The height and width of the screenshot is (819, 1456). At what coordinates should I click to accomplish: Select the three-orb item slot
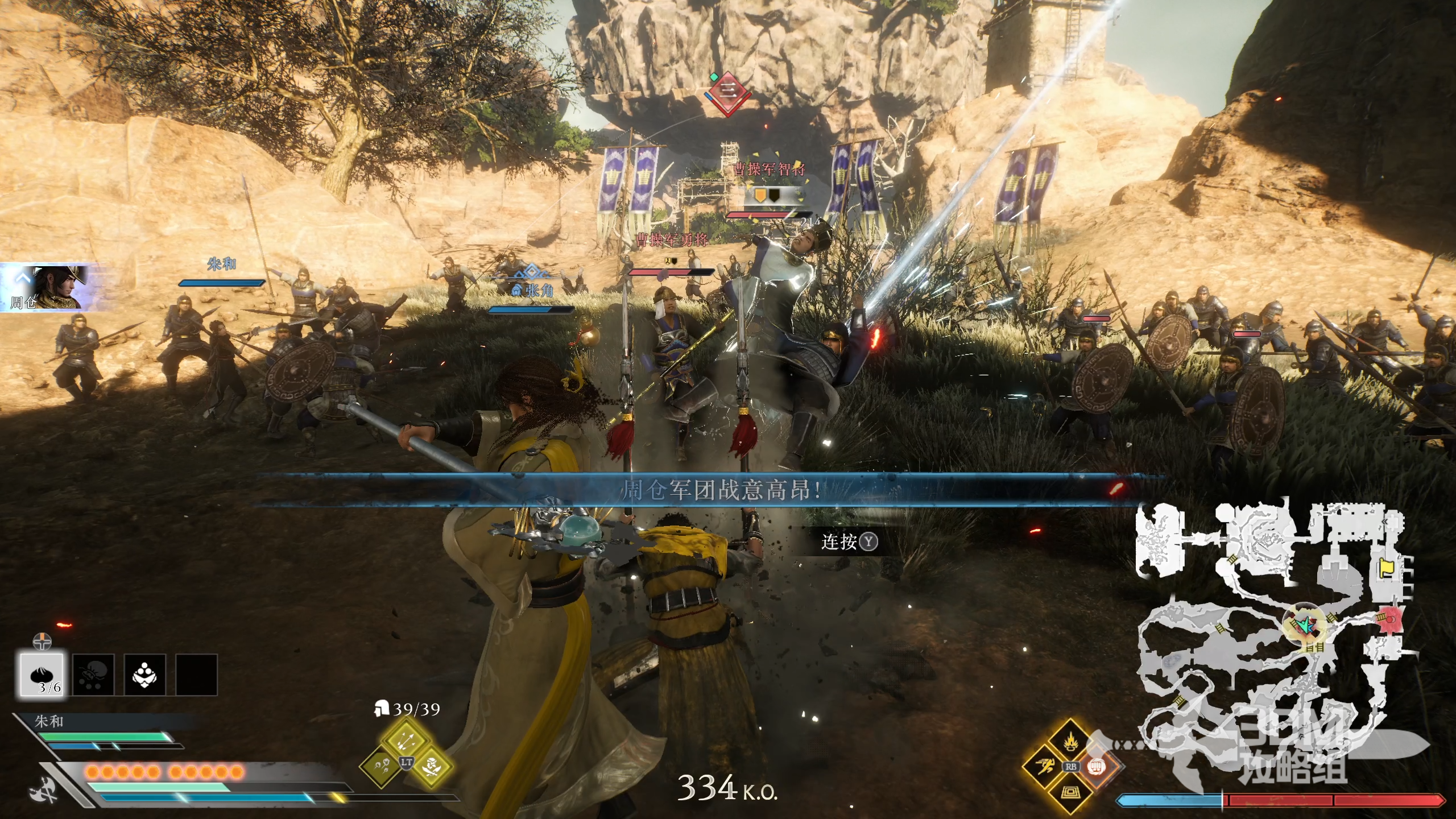[144, 675]
